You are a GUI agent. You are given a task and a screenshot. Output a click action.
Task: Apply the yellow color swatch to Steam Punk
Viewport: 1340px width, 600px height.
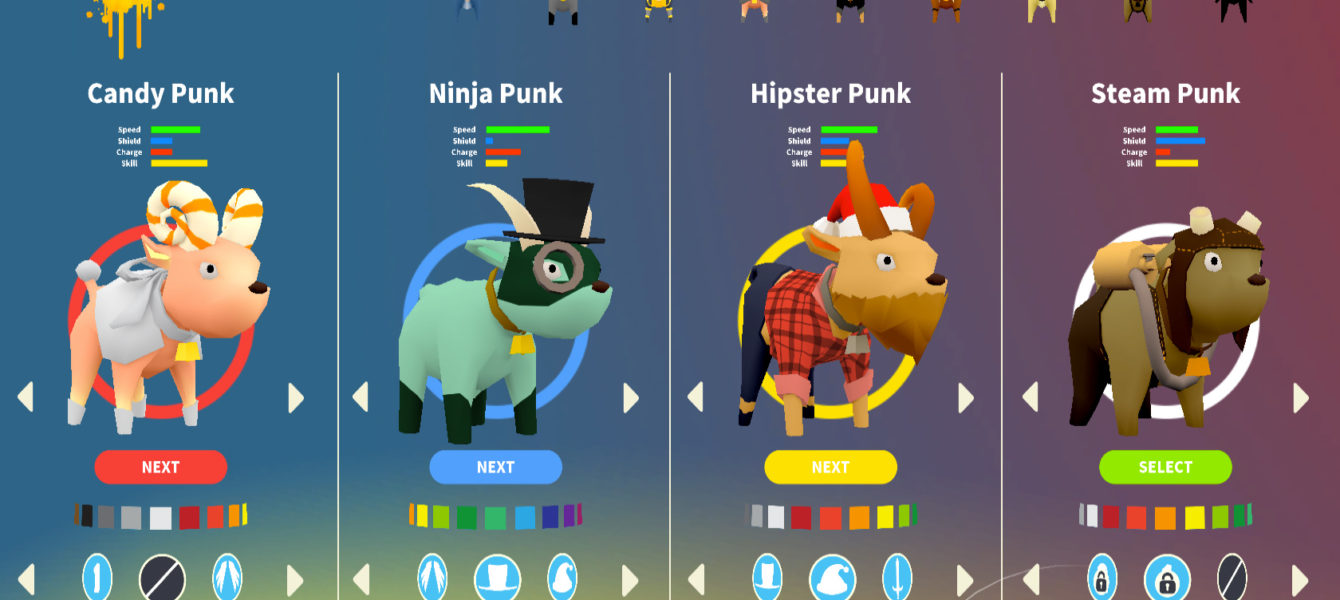tap(1194, 518)
